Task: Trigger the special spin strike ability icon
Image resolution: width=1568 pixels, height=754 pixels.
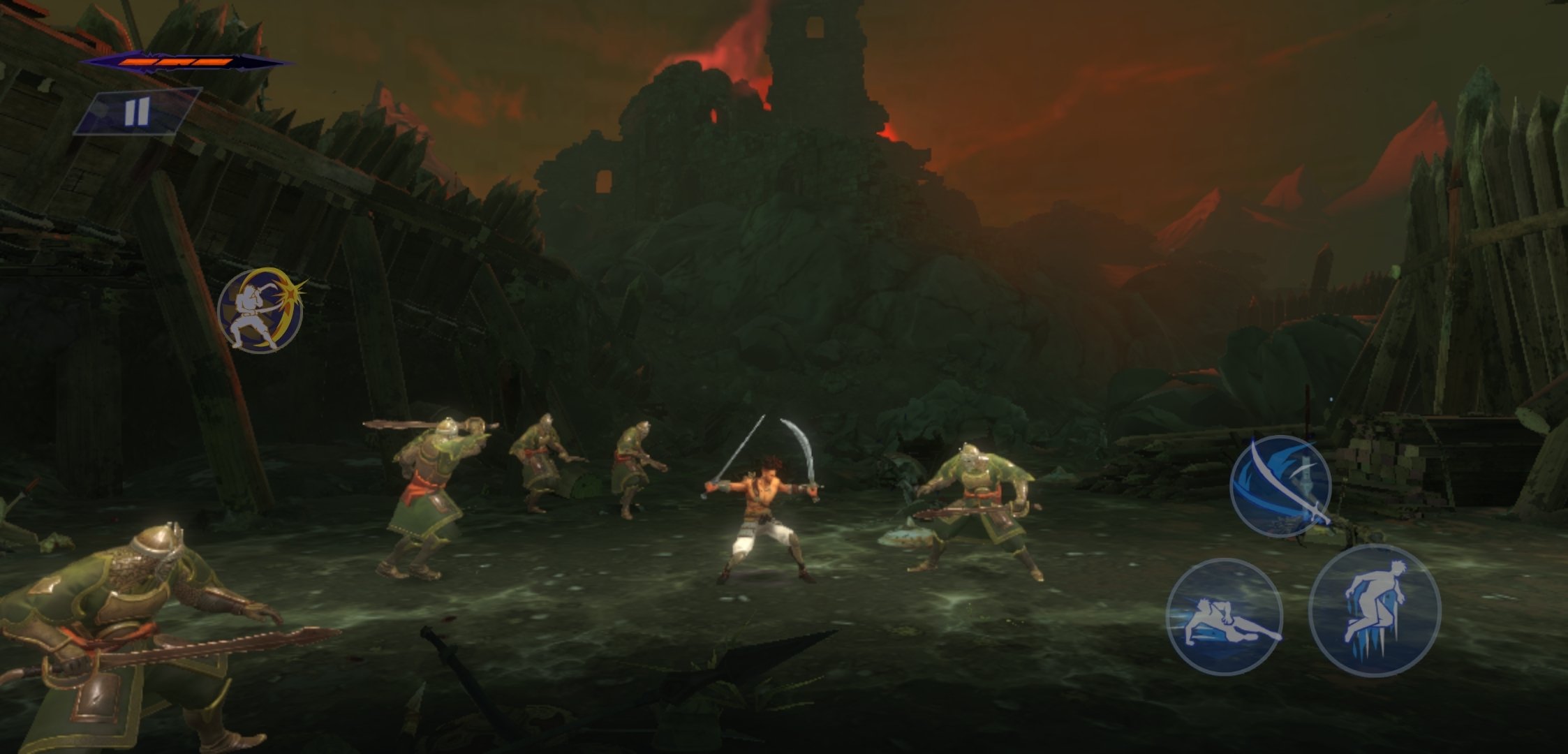Action: click(260, 311)
